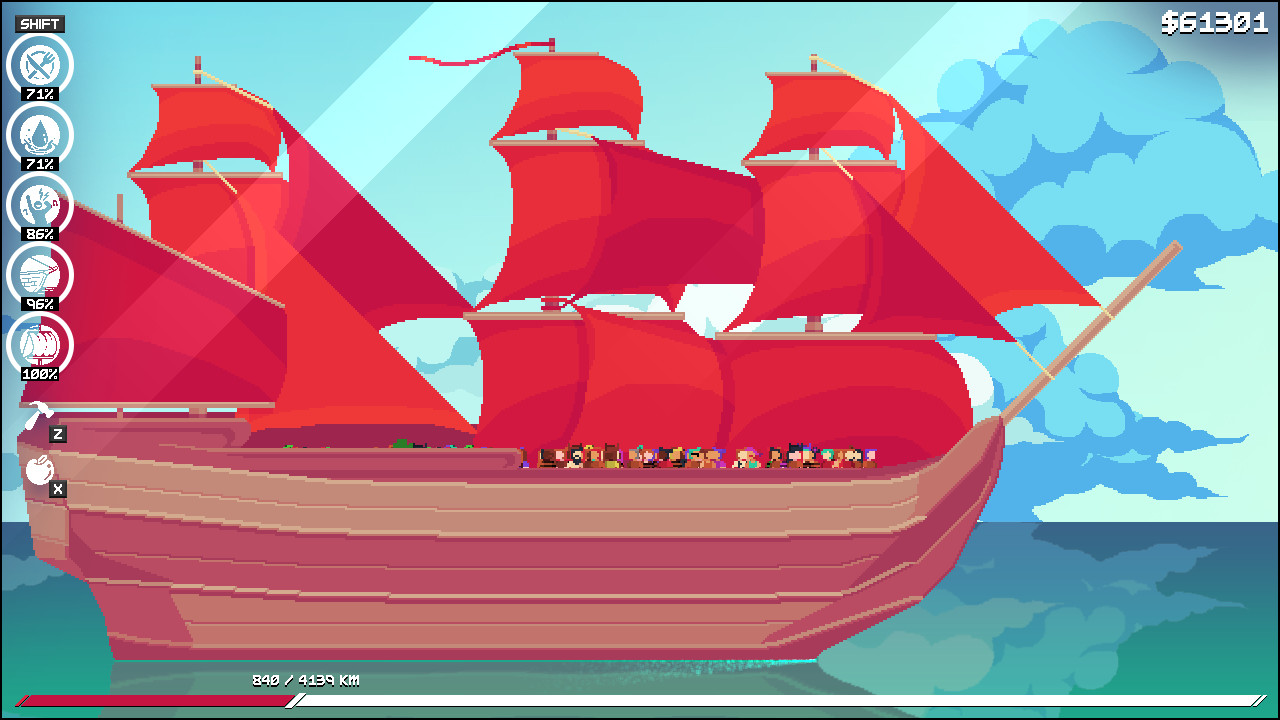Toggle the water percentage label
The image size is (1280, 720).
(x=40, y=164)
